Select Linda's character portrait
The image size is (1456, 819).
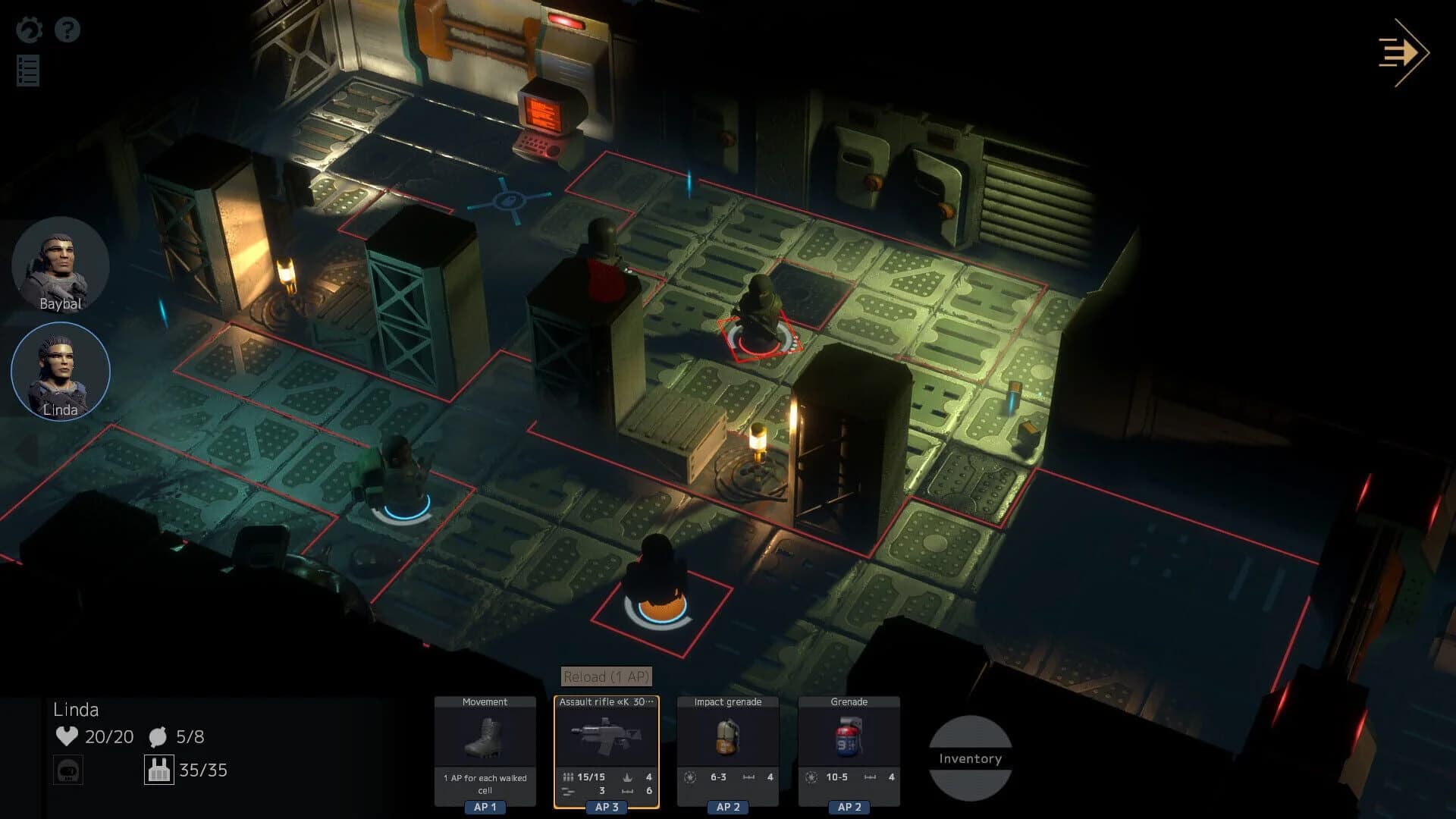(60, 371)
